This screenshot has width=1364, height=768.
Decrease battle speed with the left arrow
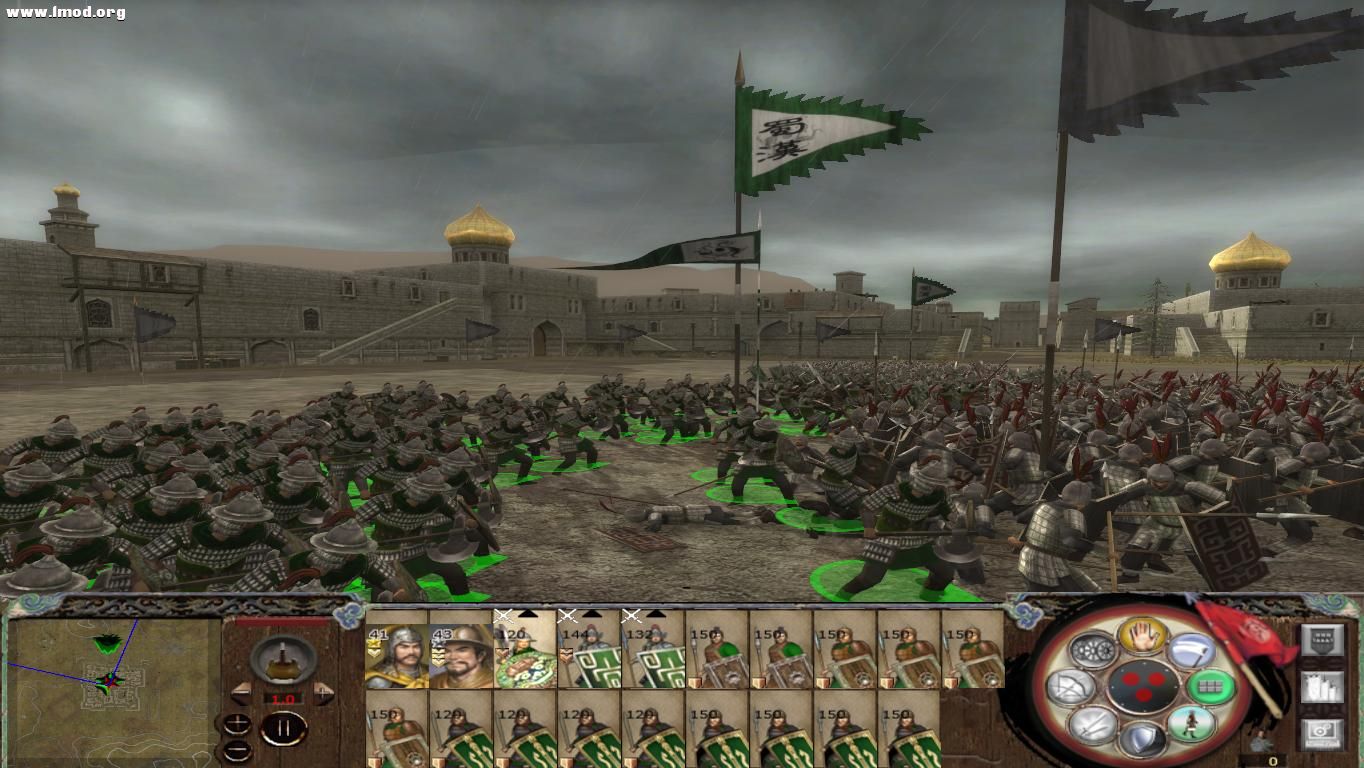tap(241, 694)
